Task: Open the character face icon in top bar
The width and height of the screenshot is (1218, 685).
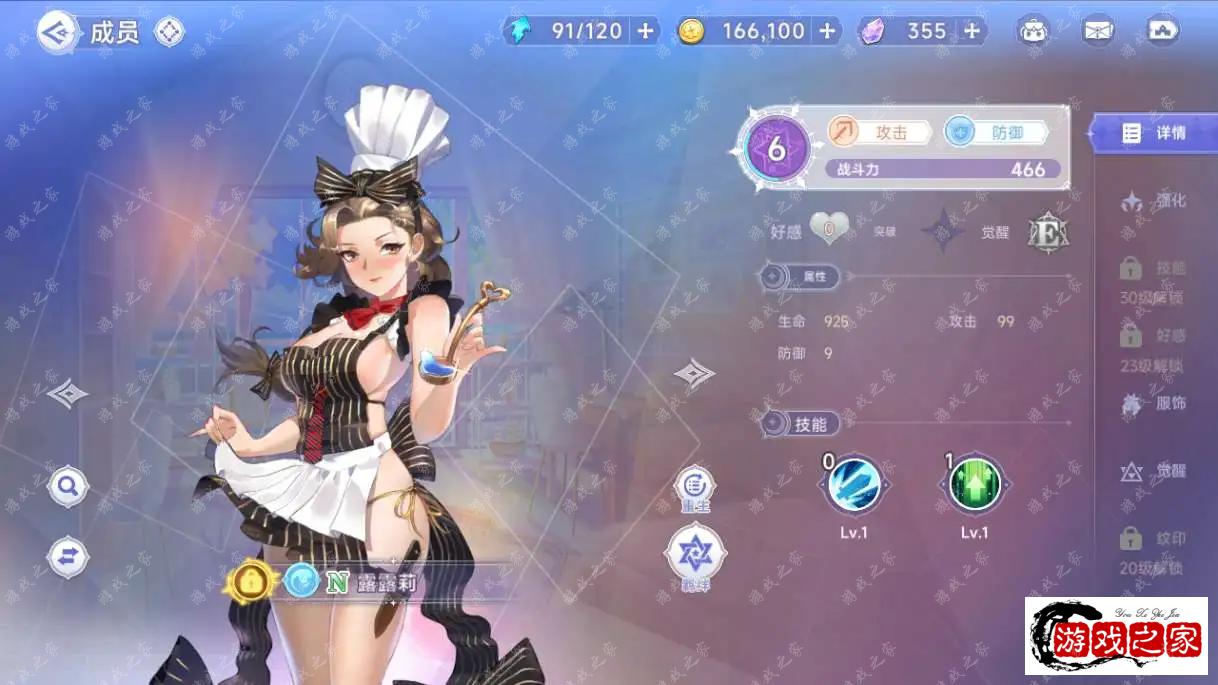Action: [x=1034, y=31]
